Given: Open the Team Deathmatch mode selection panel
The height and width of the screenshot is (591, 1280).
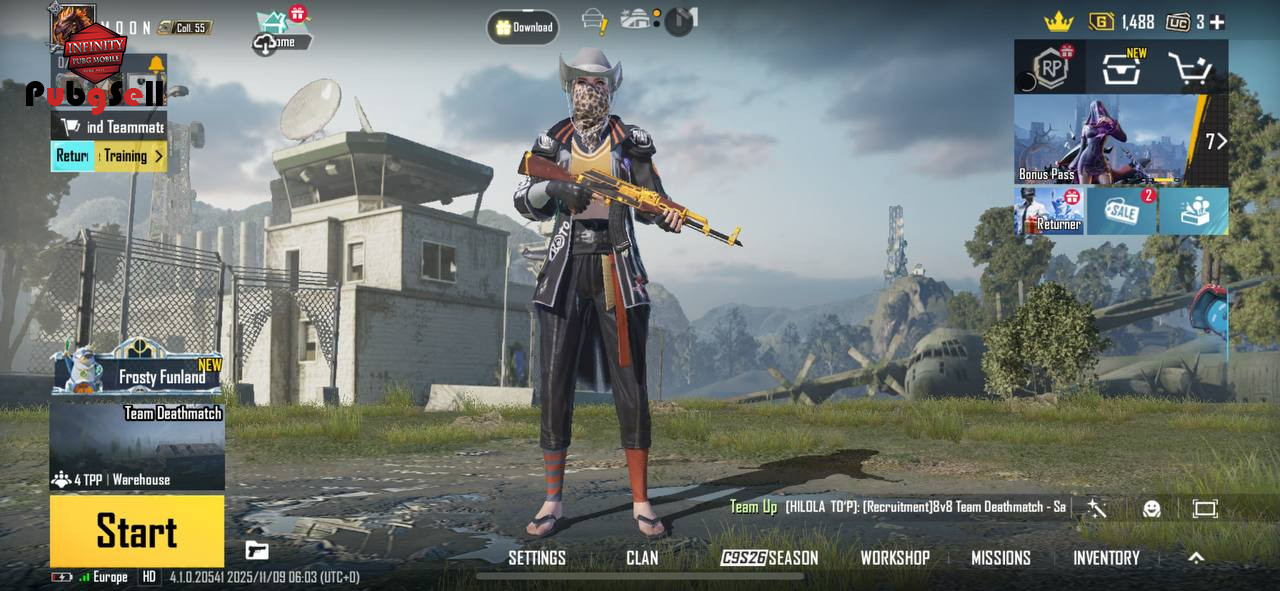Looking at the screenshot, I should pyautogui.click(x=137, y=445).
